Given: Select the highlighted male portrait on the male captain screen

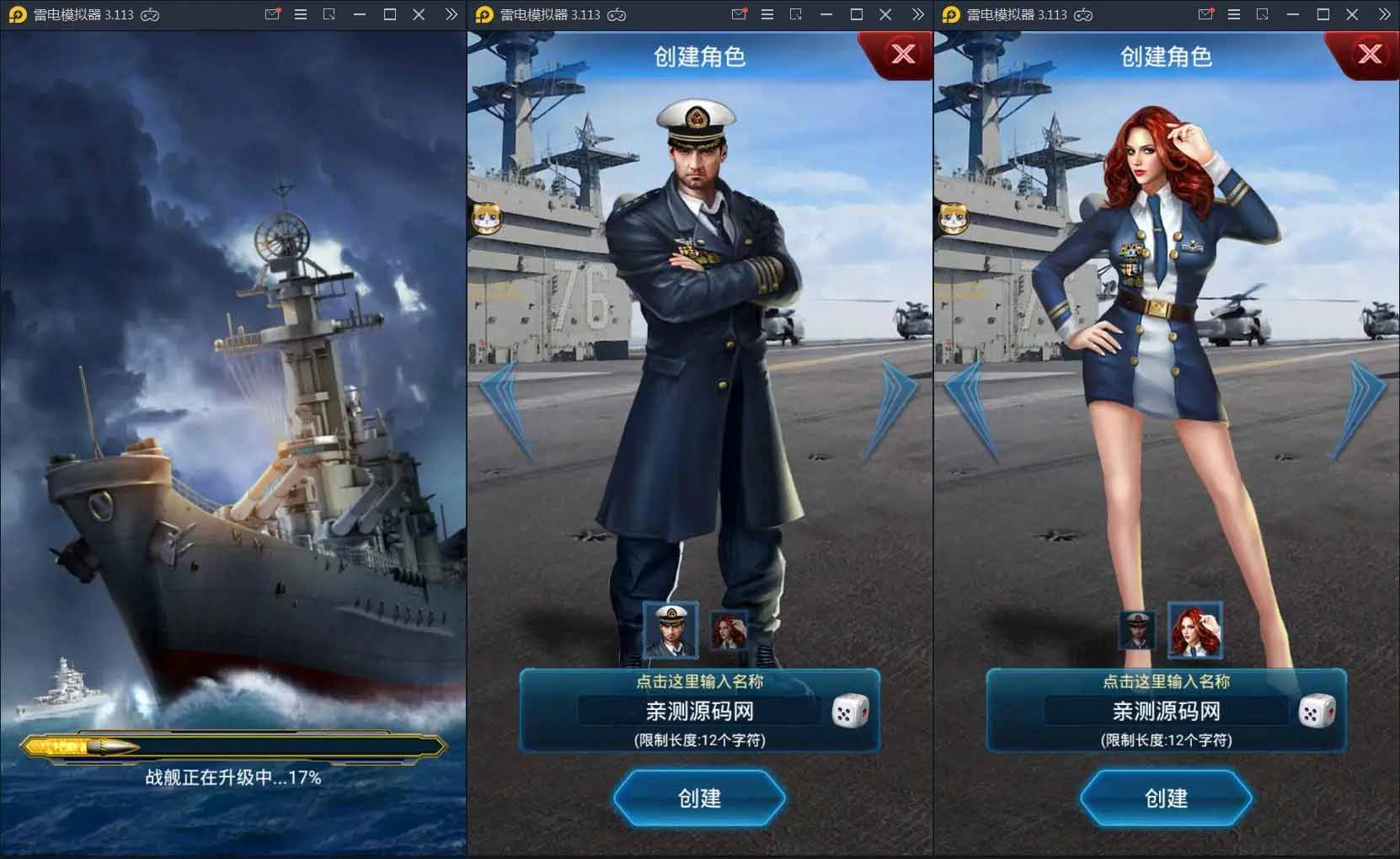Looking at the screenshot, I should coord(671,630).
